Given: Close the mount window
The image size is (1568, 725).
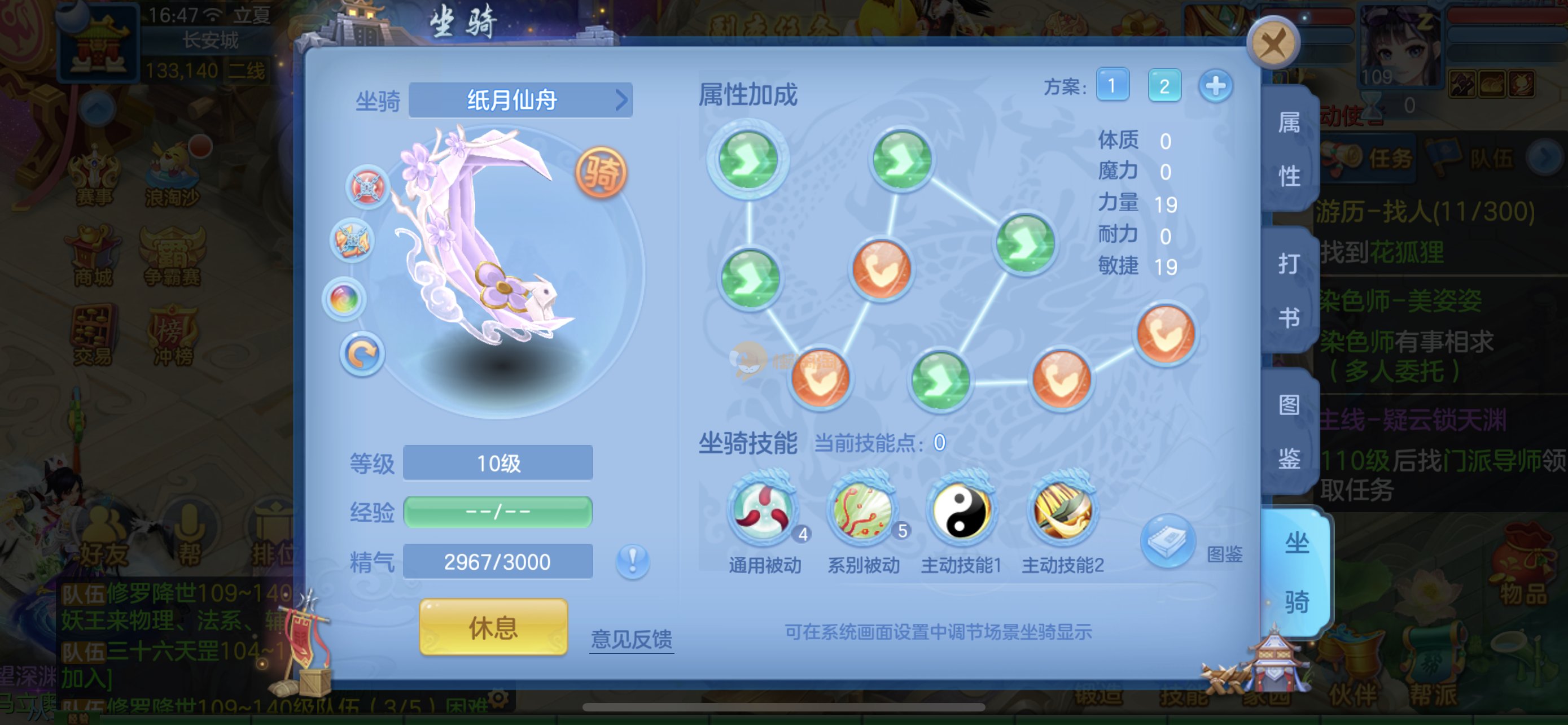Looking at the screenshot, I should [1273, 43].
